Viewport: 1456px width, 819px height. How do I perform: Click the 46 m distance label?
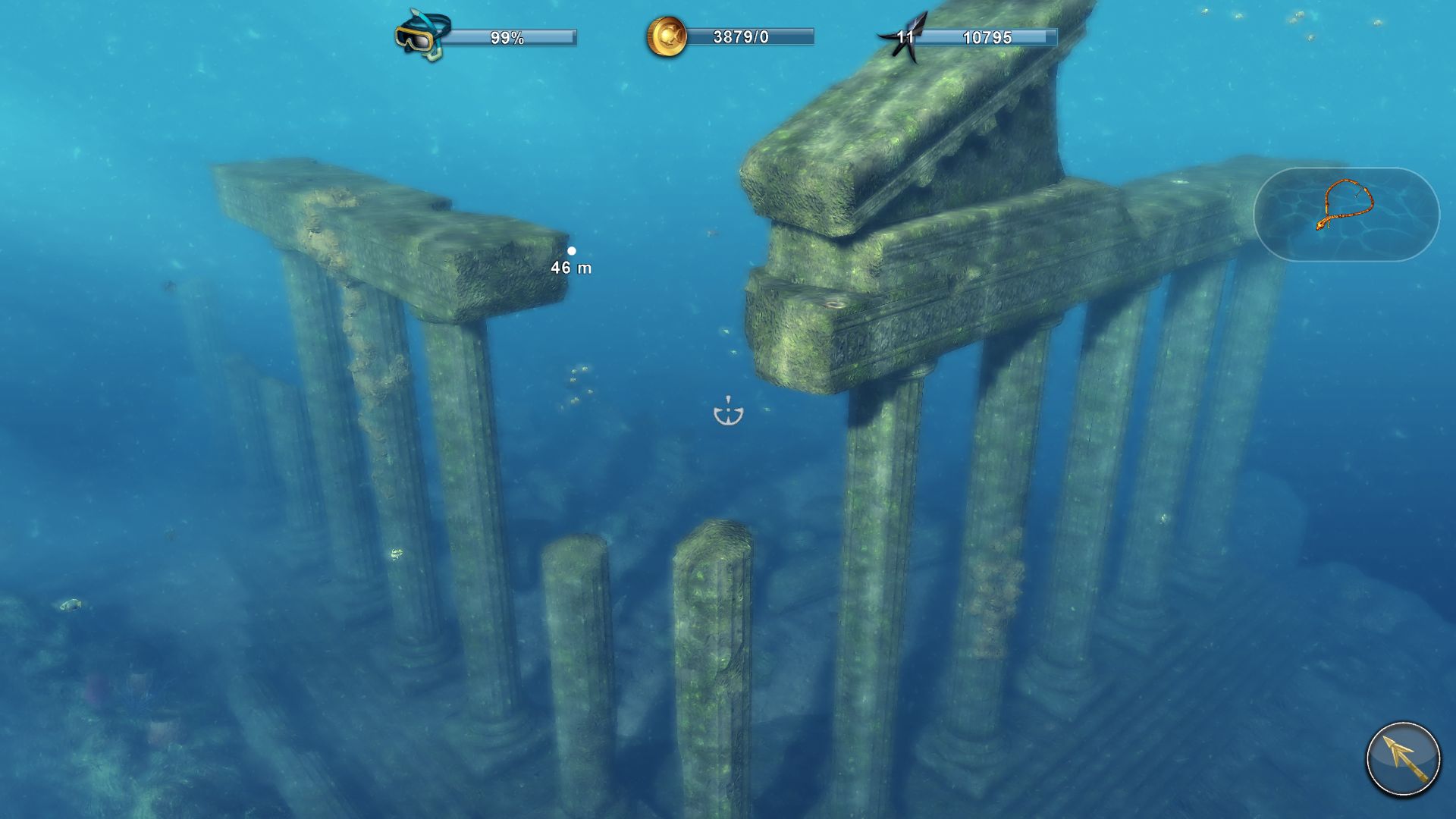click(570, 268)
